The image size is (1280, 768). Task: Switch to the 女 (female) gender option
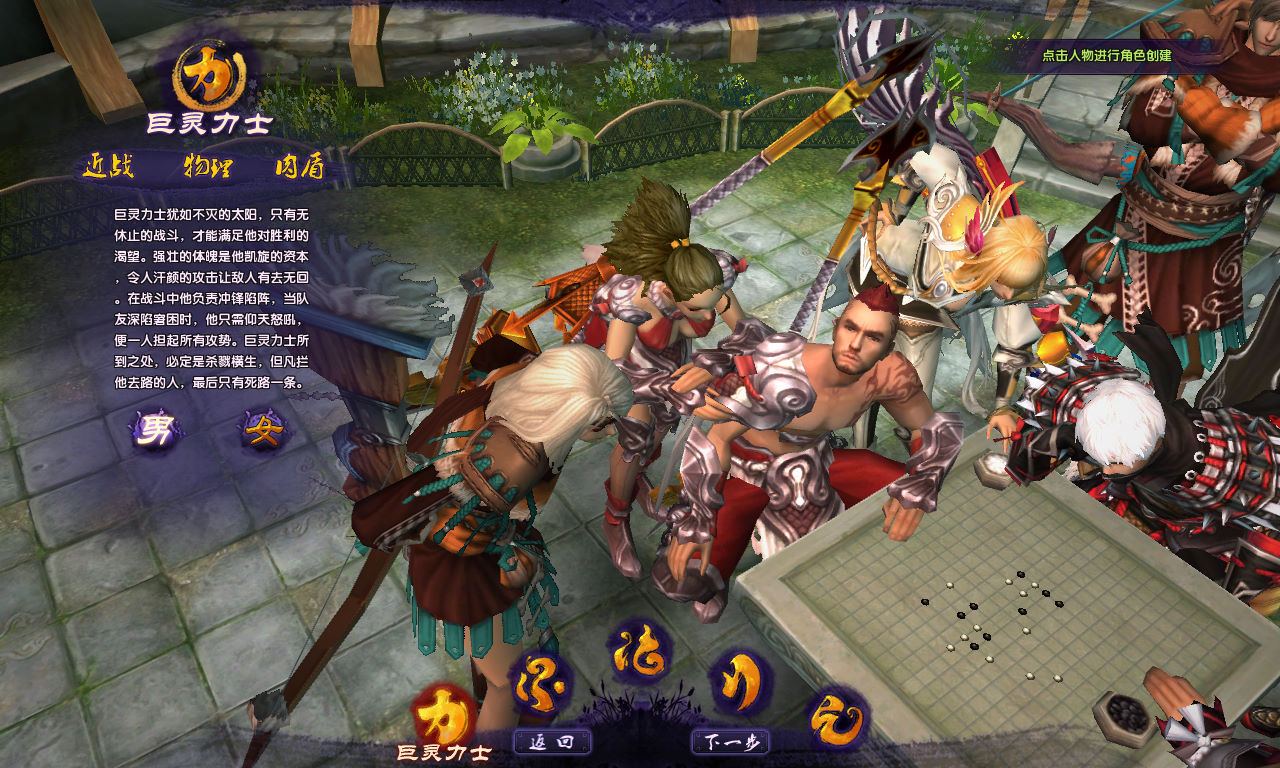point(264,430)
